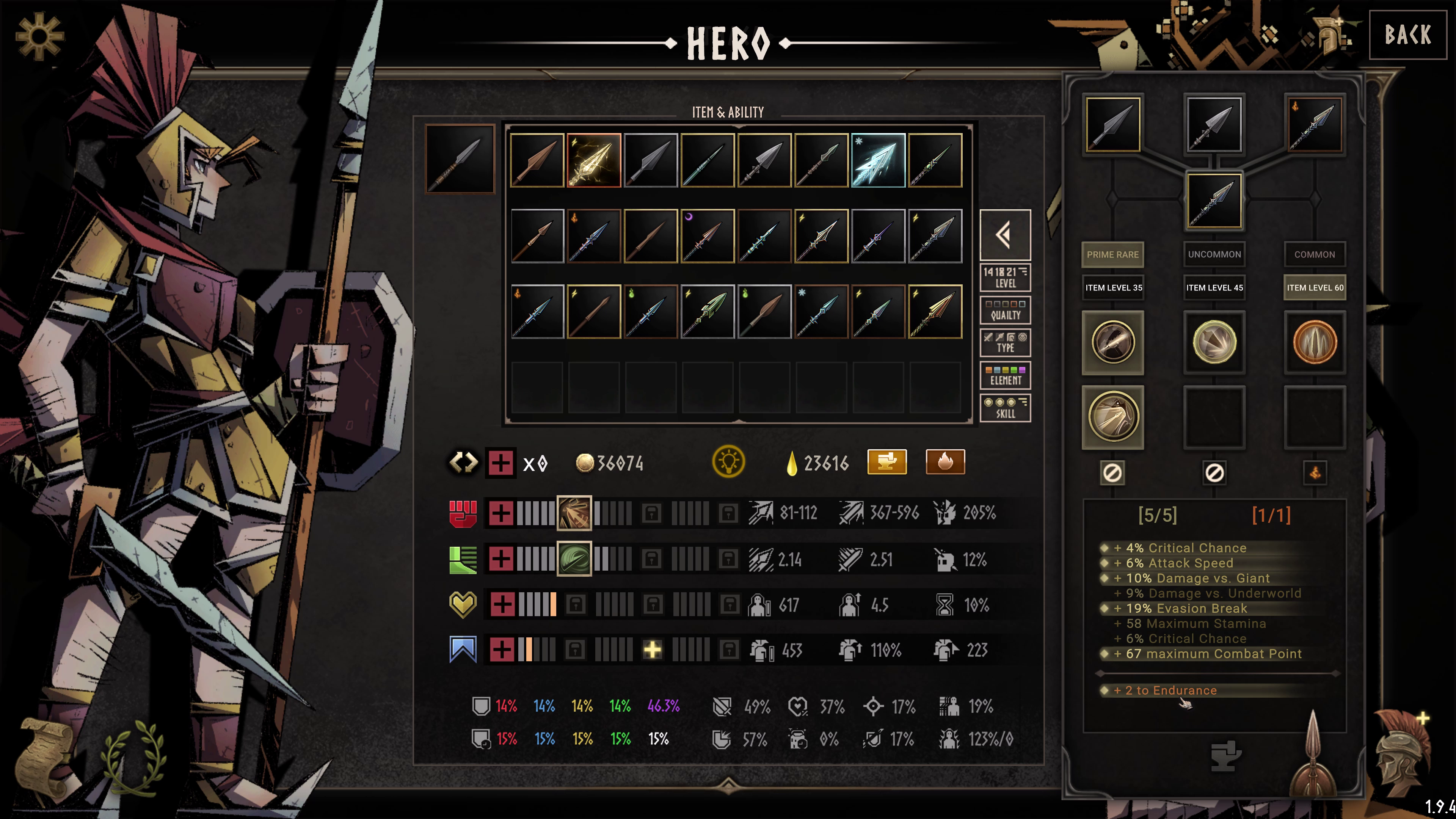Select the PRIME RARE rarity label

pyautogui.click(x=1112, y=254)
